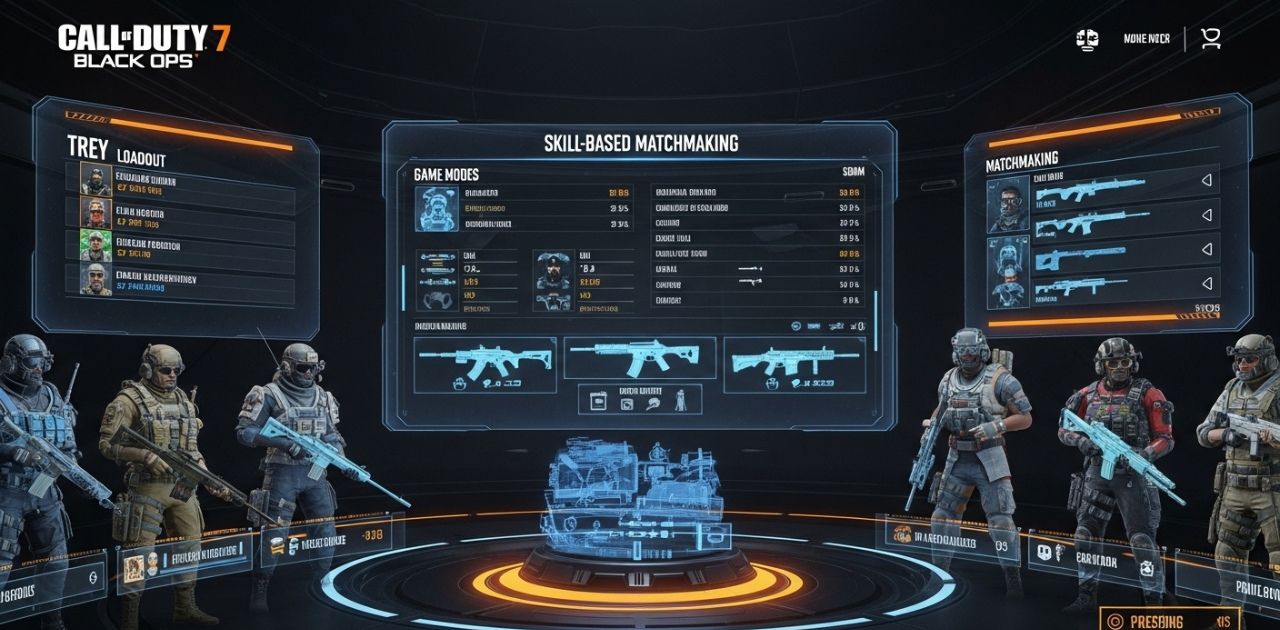Click the mask profile icon in the top bar

tap(1087, 39)
